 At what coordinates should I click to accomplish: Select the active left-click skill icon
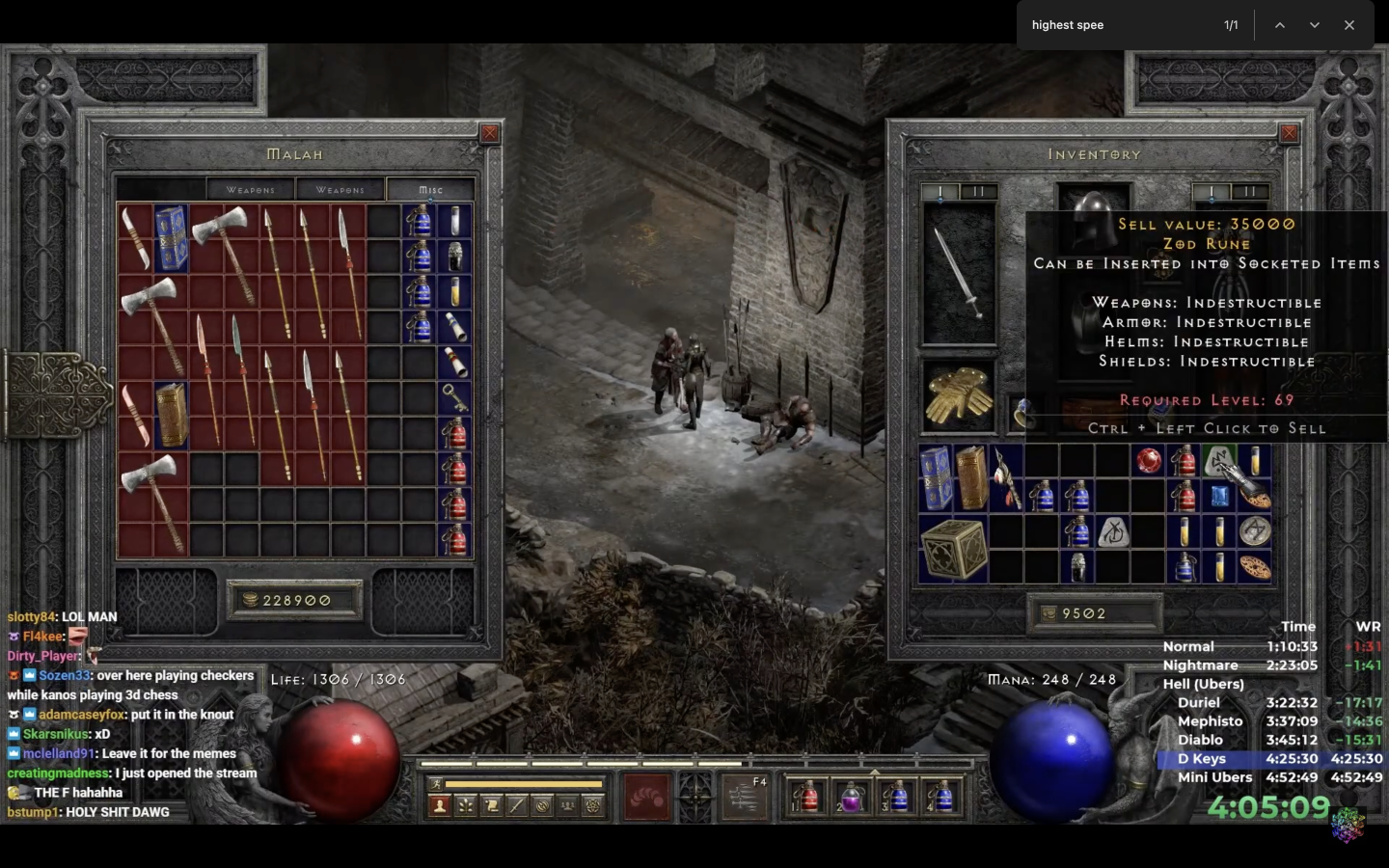click(645, 798)
